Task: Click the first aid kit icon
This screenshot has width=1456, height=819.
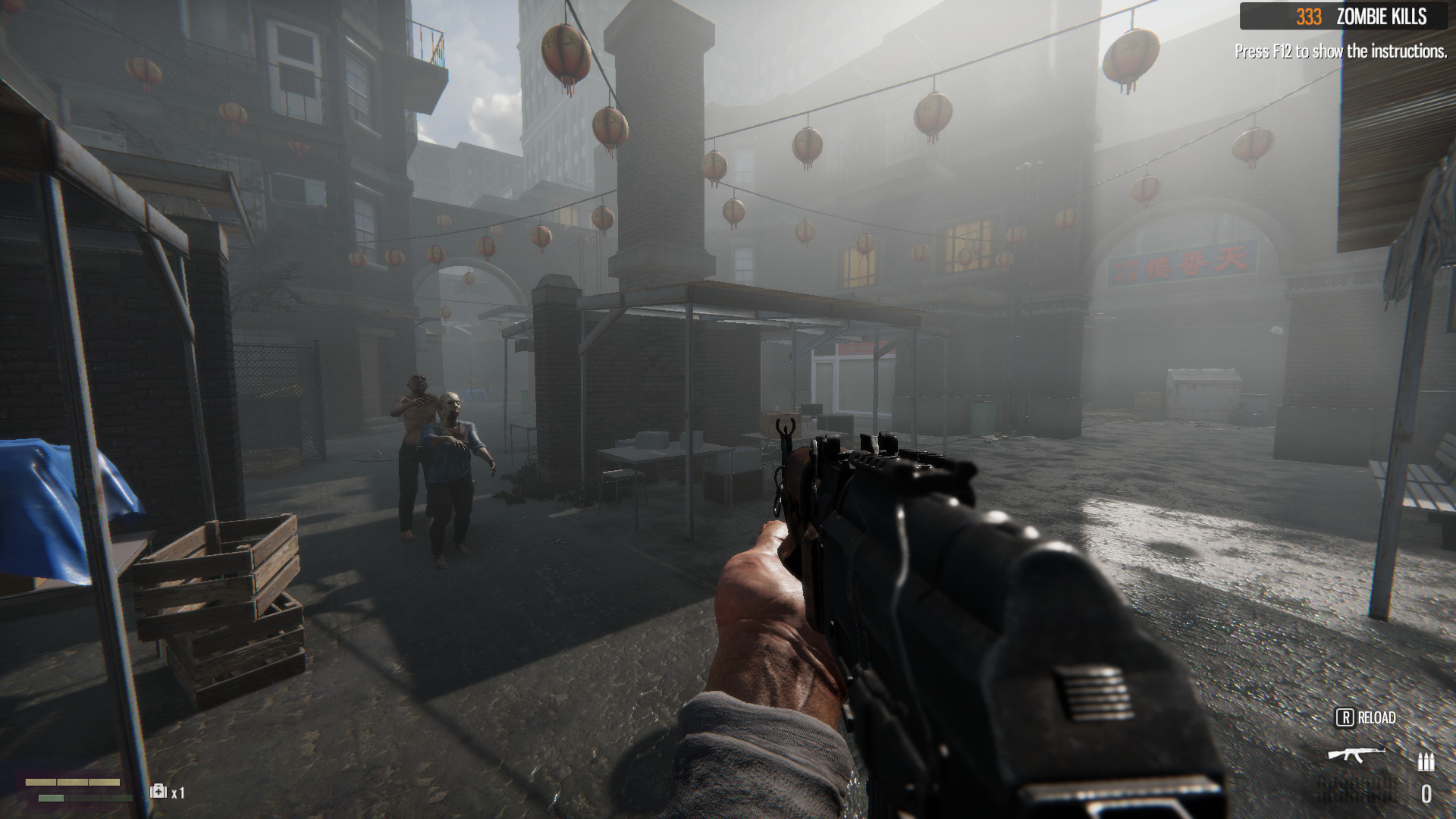Action: point(158,792)
